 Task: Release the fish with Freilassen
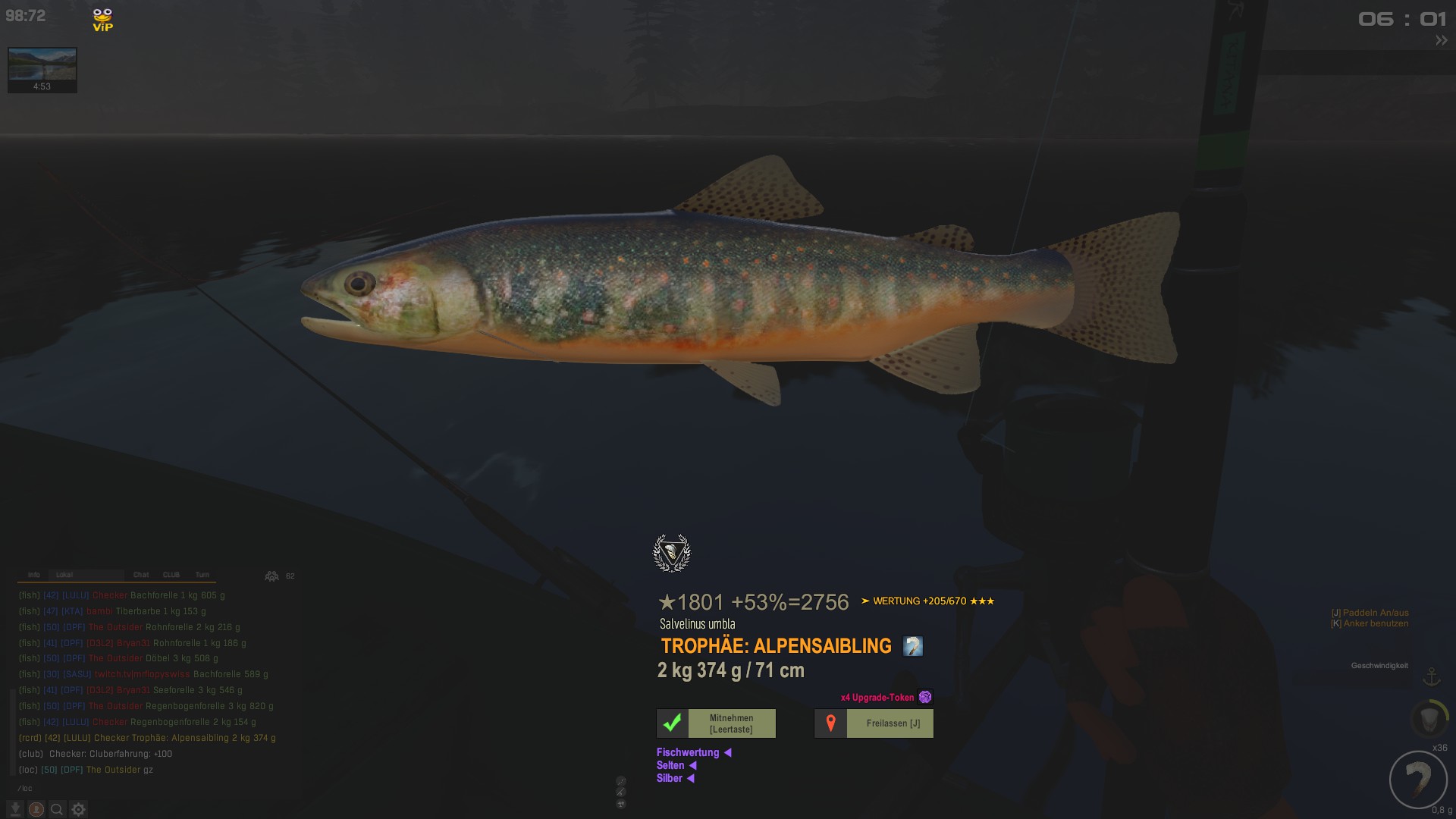(874, 723)
